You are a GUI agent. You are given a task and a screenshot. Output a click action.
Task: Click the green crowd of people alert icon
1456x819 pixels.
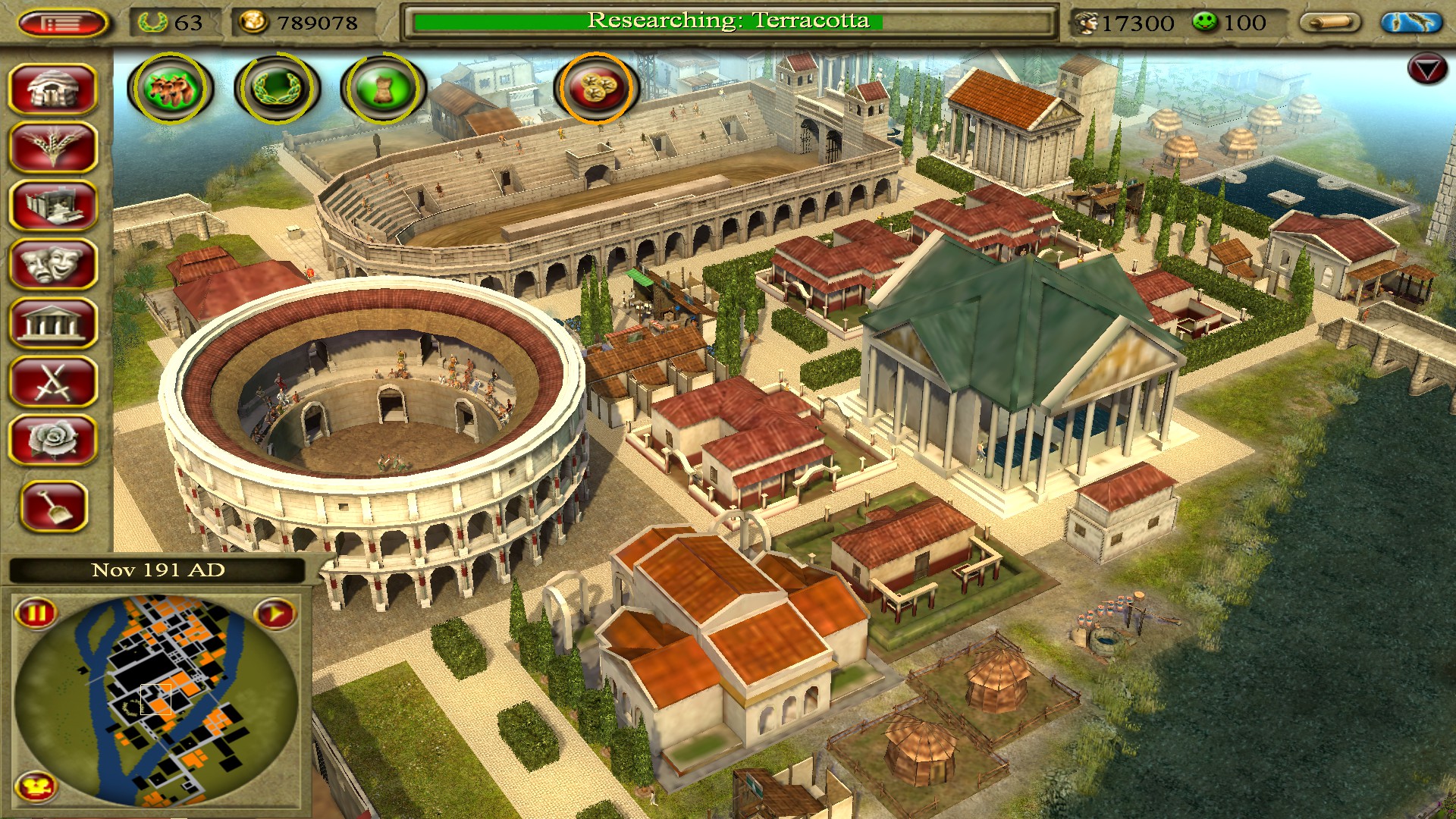click(x=171, y=88)
